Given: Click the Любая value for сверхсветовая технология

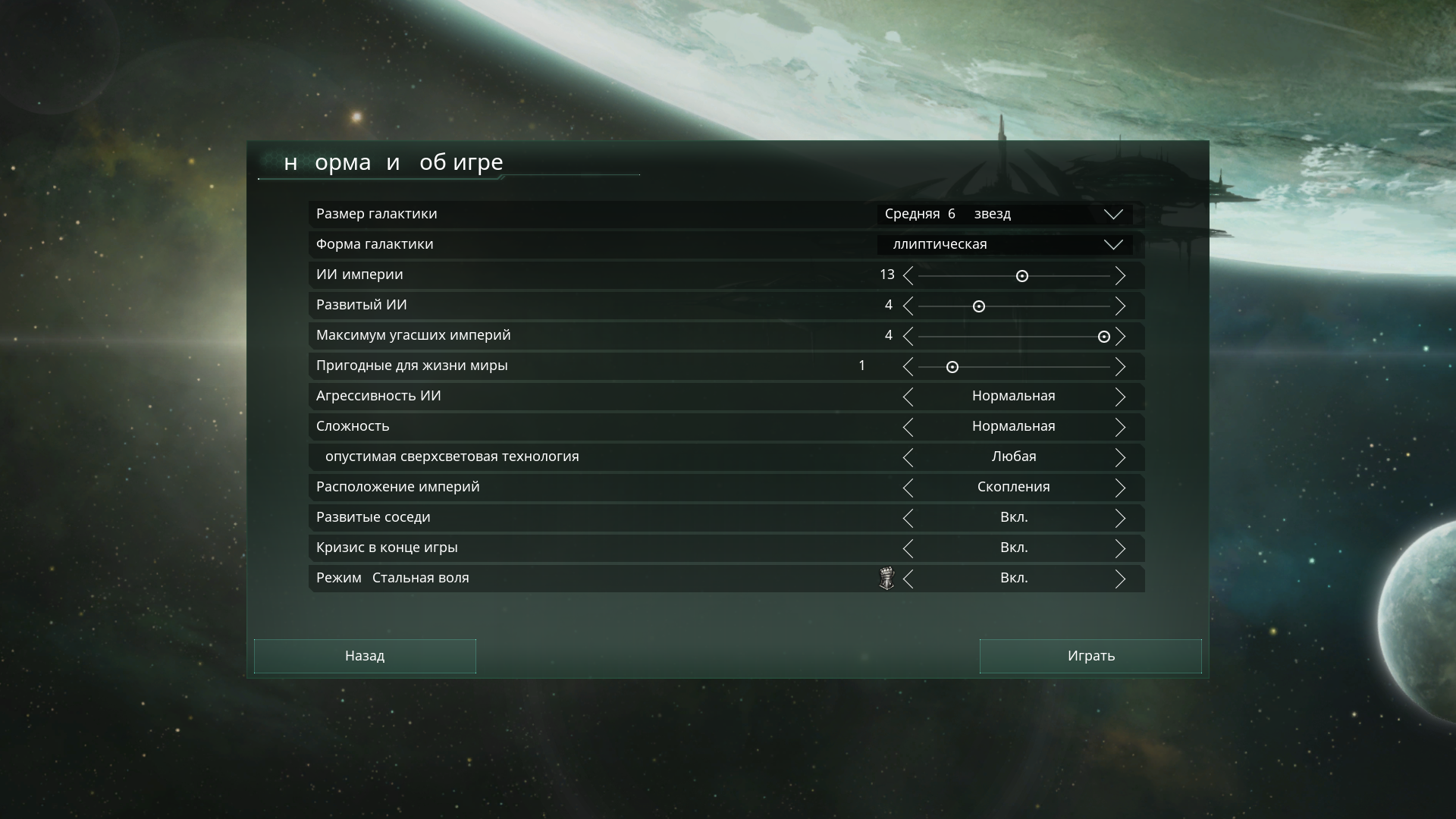Looking at the screenshot, I should 1014,457.
